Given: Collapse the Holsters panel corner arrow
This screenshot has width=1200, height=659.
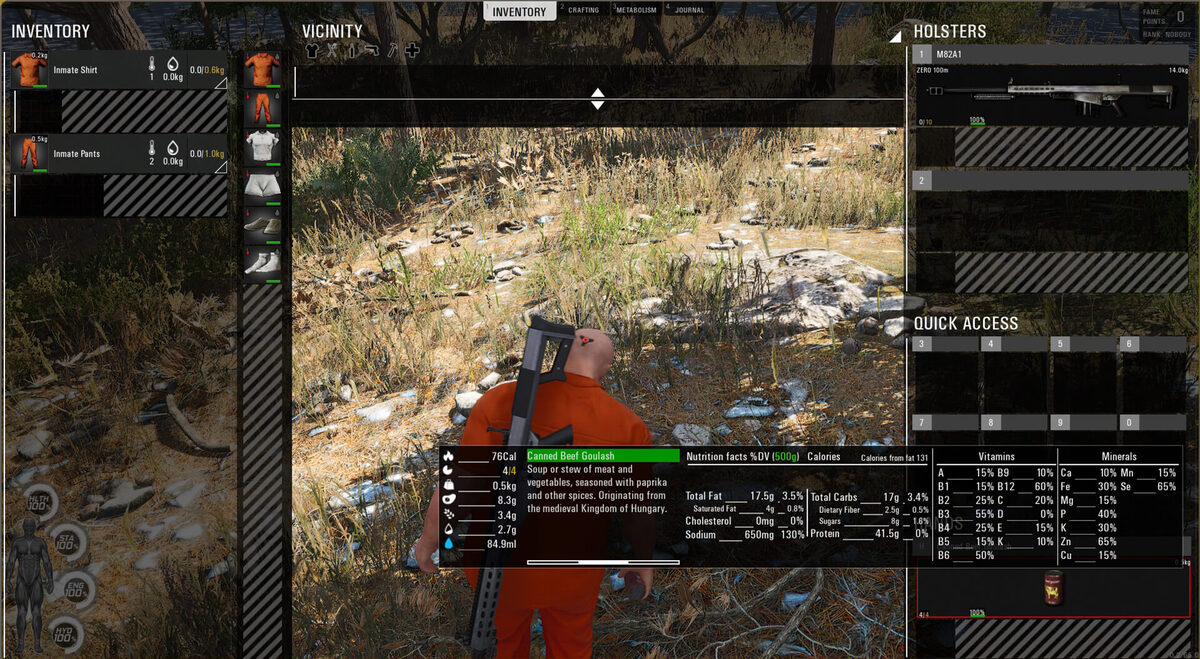Looking at the screenshot, I should 895,36.
